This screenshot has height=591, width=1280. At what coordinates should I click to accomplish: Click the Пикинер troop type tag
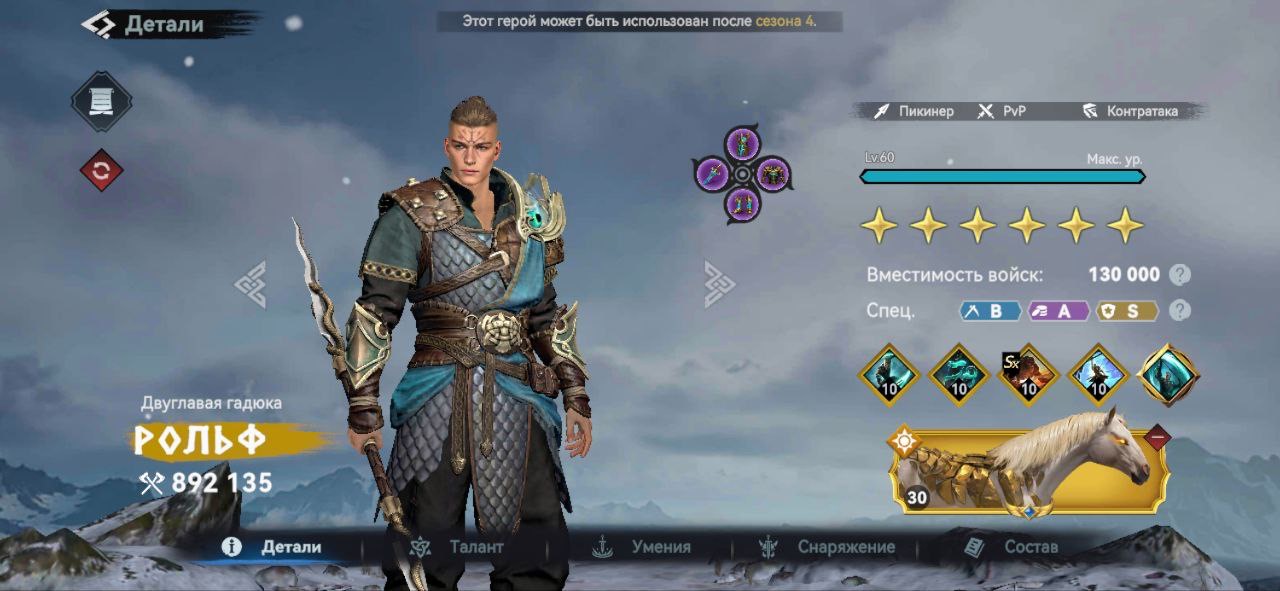coord(914,111)
